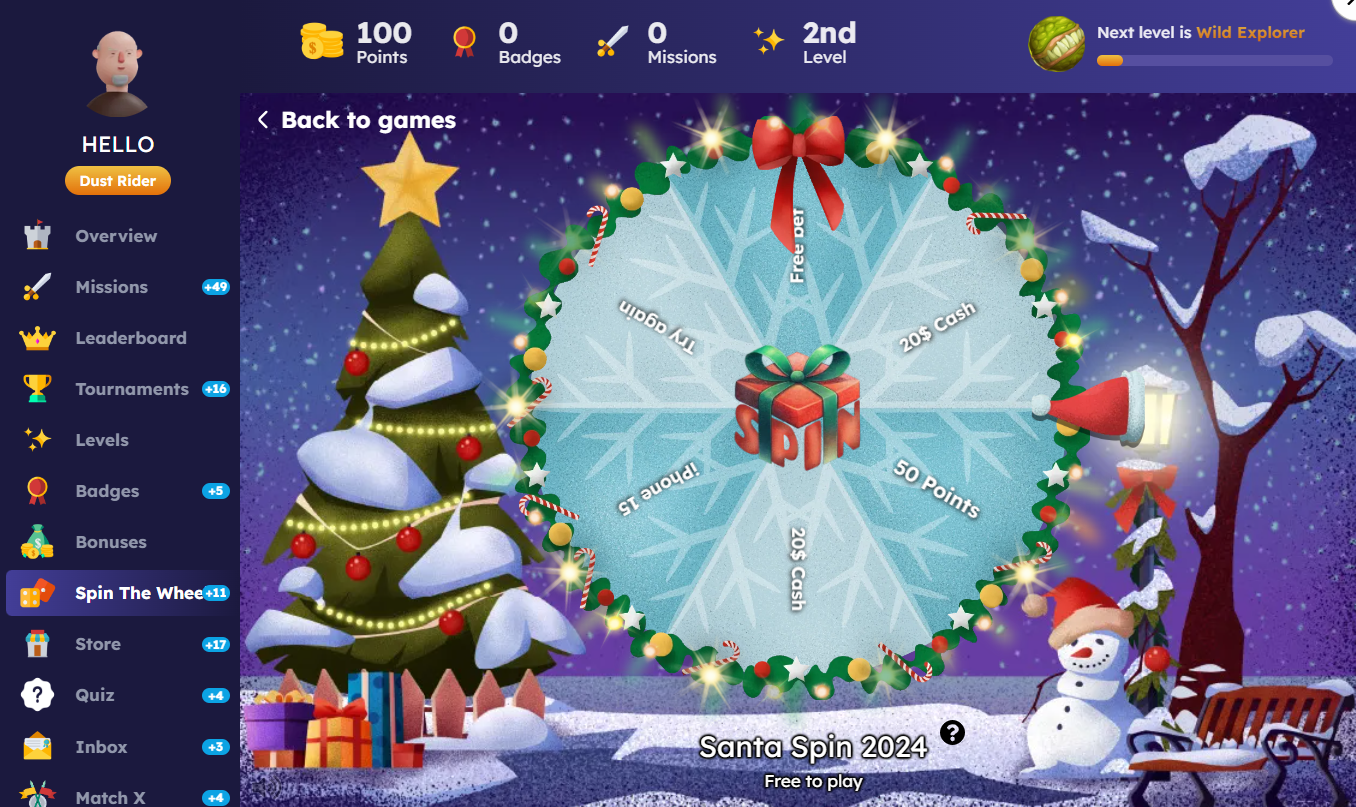Click the bald player avatar
The width and height of the screenshot is (1356, 807).
point(118,74)
